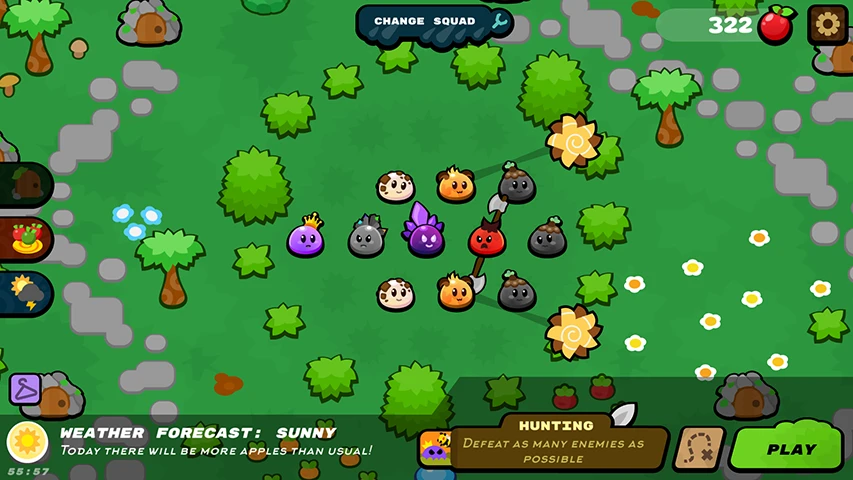
Task: Click the purple monster mode icon
Action: (434, 447)
